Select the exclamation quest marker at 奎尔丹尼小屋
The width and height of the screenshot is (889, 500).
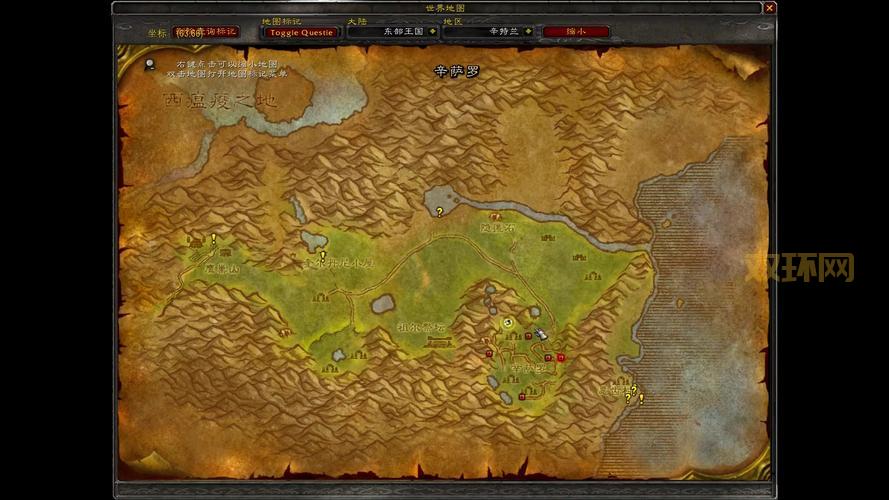(322, 256)
